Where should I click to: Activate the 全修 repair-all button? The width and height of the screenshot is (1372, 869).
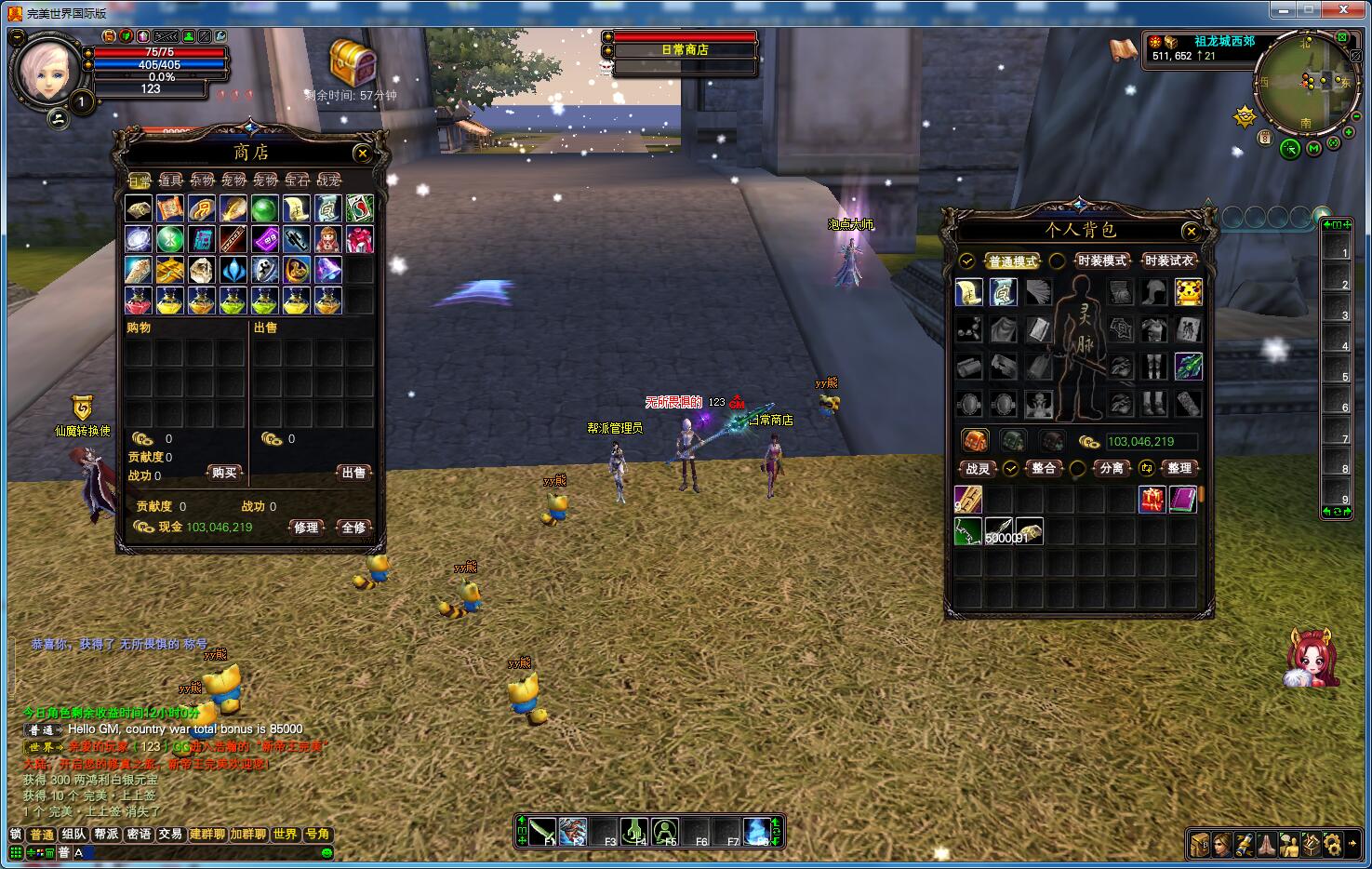coord(353,528)
